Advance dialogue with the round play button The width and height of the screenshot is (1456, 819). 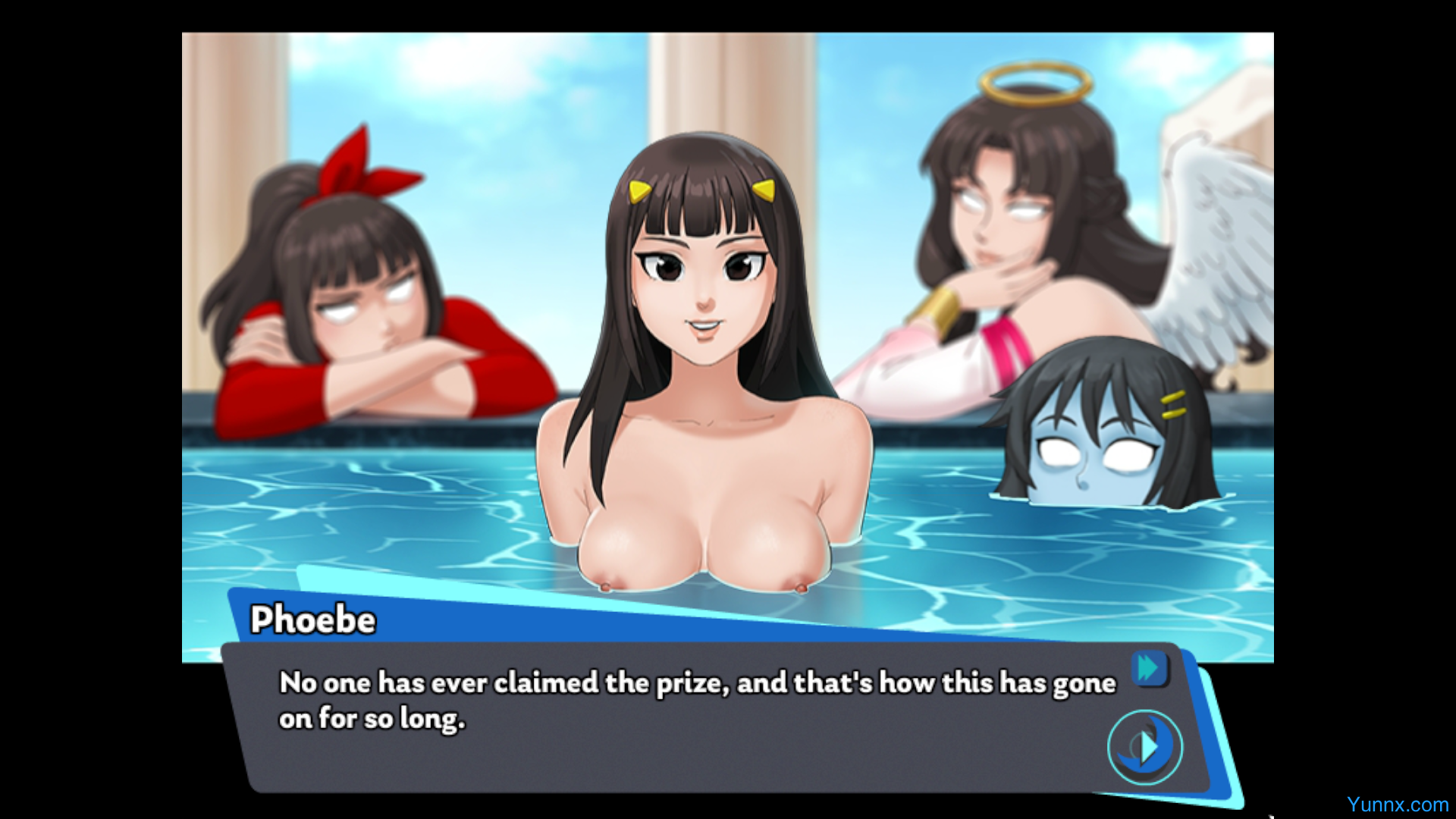[1145, 747]
